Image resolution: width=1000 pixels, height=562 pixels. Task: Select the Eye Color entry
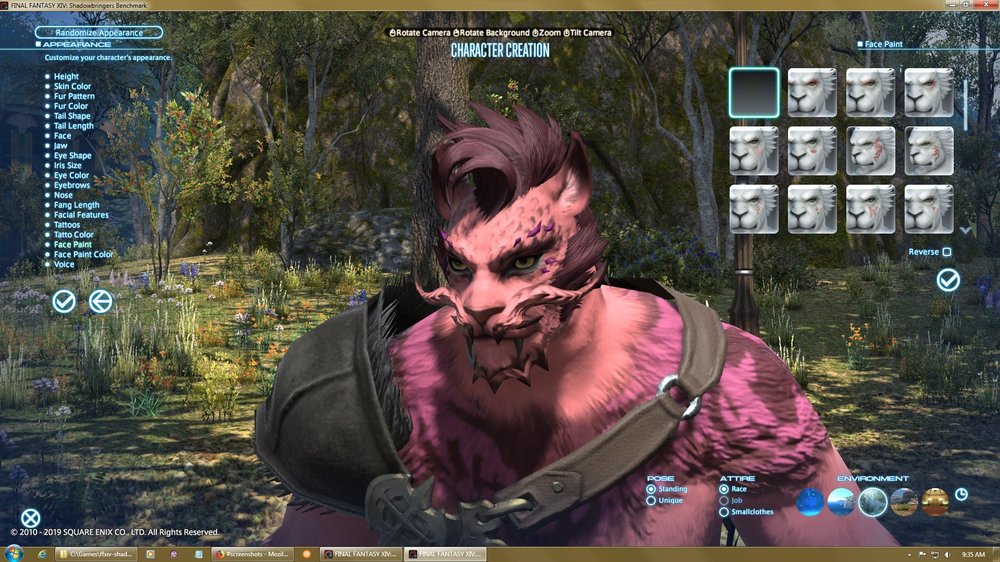[71, 176]
